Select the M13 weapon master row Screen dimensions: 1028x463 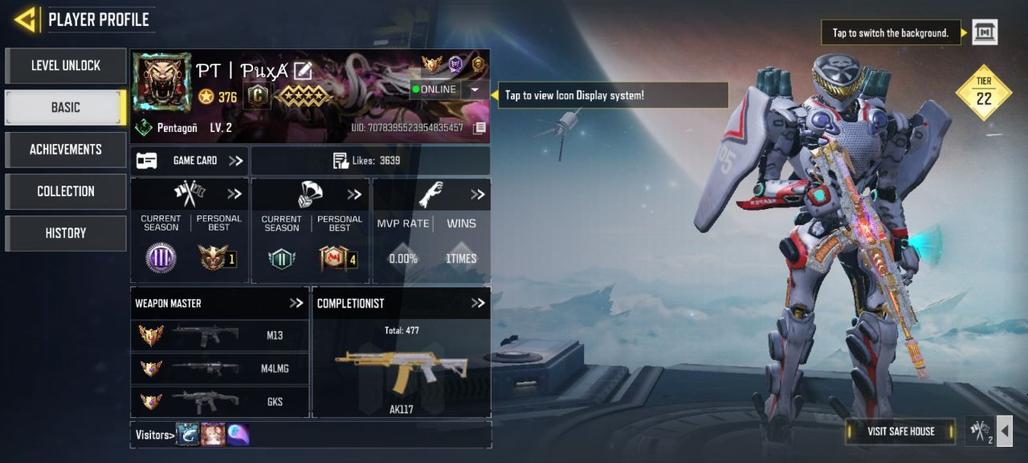pos(219,336)
